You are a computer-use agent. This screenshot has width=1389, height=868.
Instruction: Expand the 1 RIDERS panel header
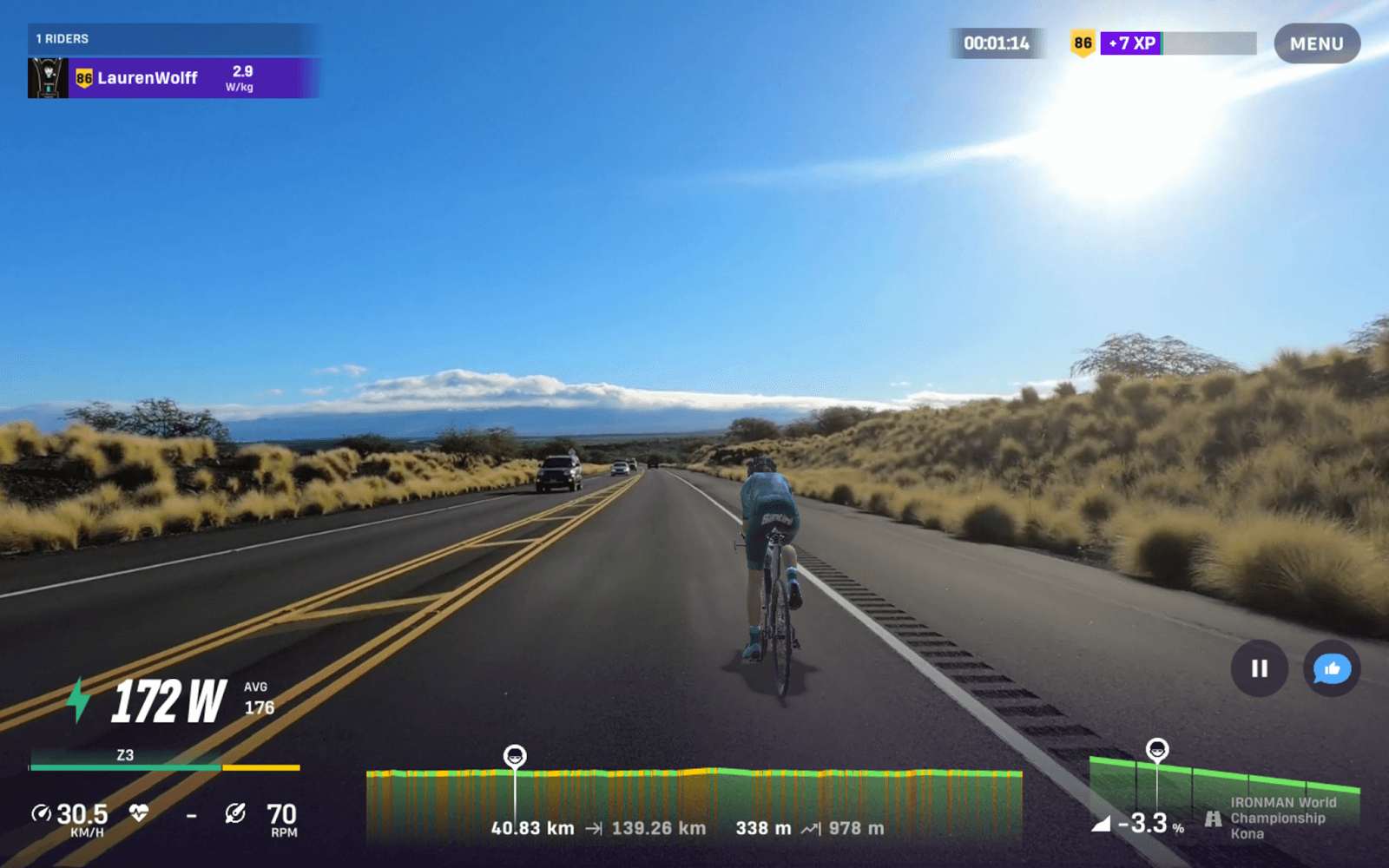tap(61, 38)
